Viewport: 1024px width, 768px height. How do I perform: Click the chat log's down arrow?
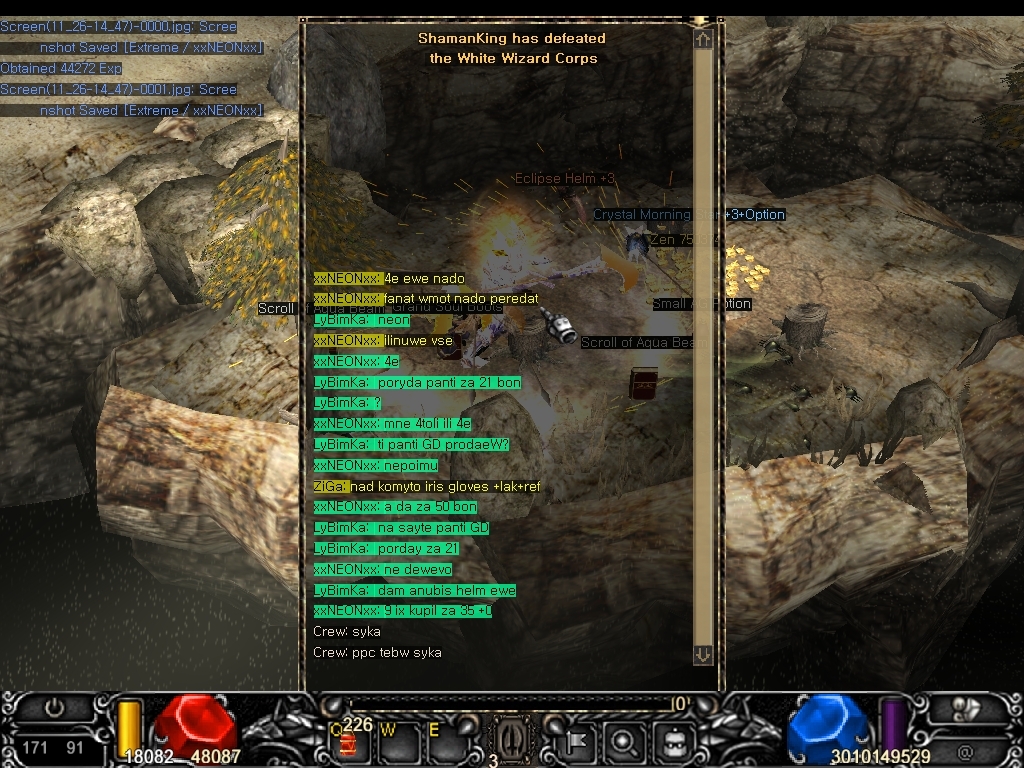(703, 654)
